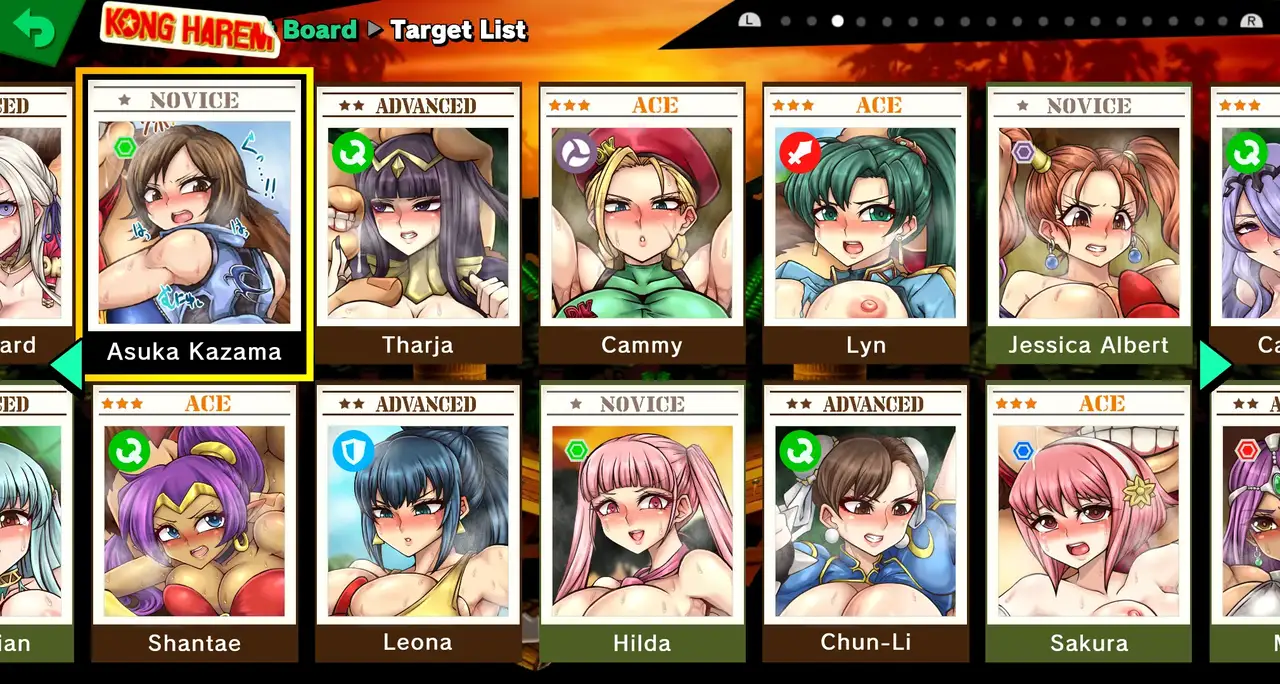Screen dimensions: 1280x684
Task: Open the Jessica Albert target card
Action: point(1089,225)
